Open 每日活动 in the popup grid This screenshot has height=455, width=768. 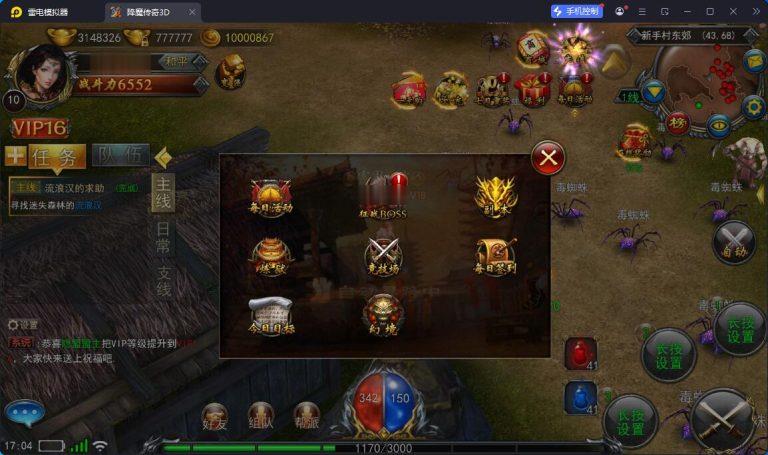point(271,197)
